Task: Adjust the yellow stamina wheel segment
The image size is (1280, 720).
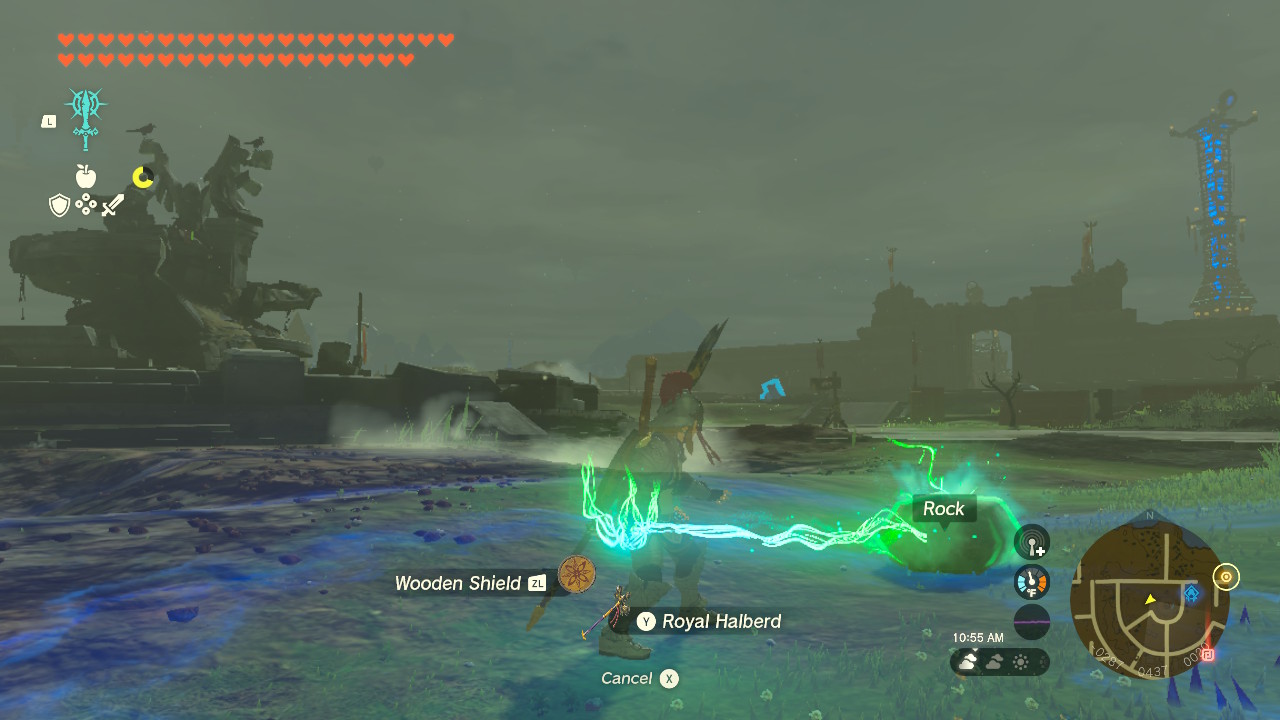Action: click(x=142, y=175)
